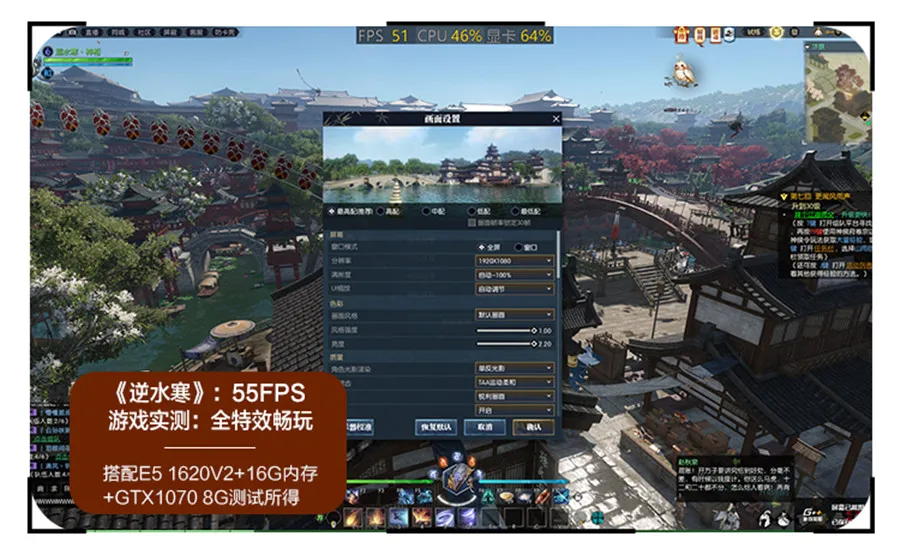
Task: Open the 1920X1080 resolution dropdown
Action: [x=514, y=260]
